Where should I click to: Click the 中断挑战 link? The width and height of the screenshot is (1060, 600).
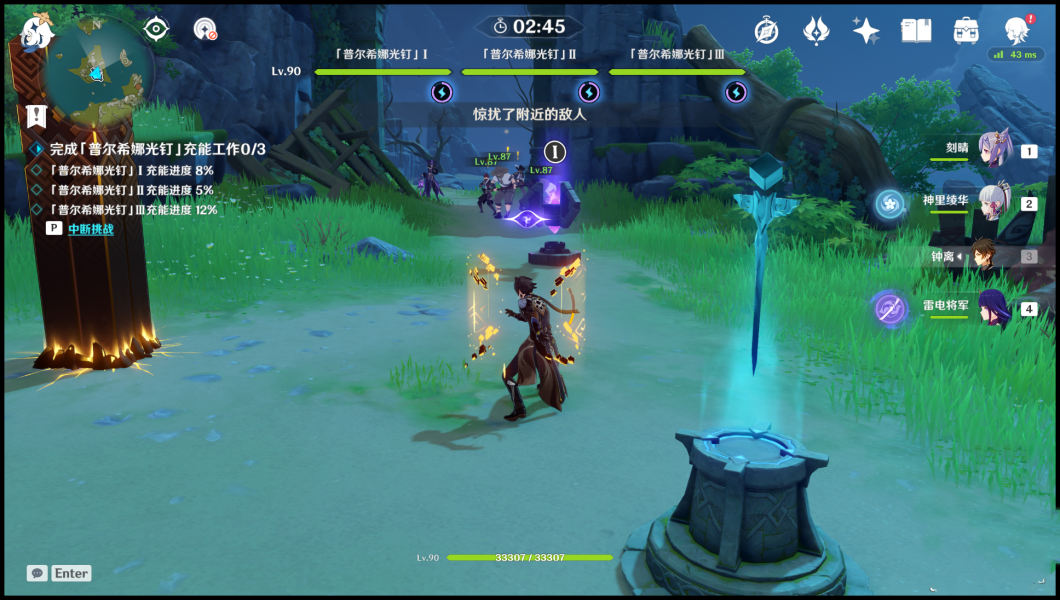pos(91,229)
